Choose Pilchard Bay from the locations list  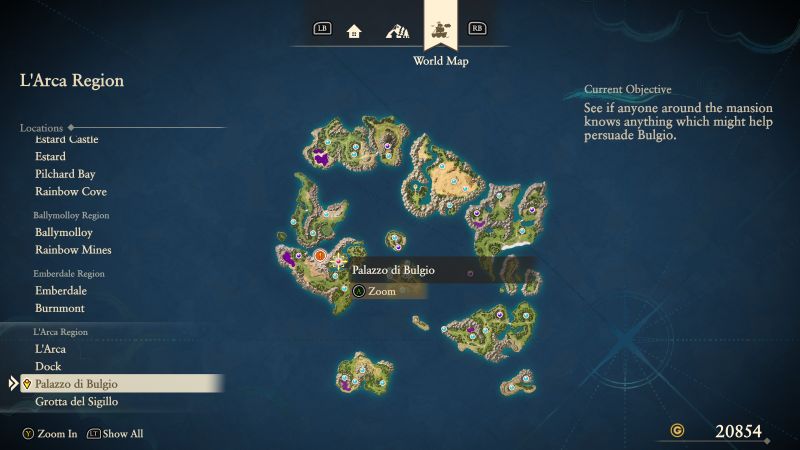coord(65,174)
